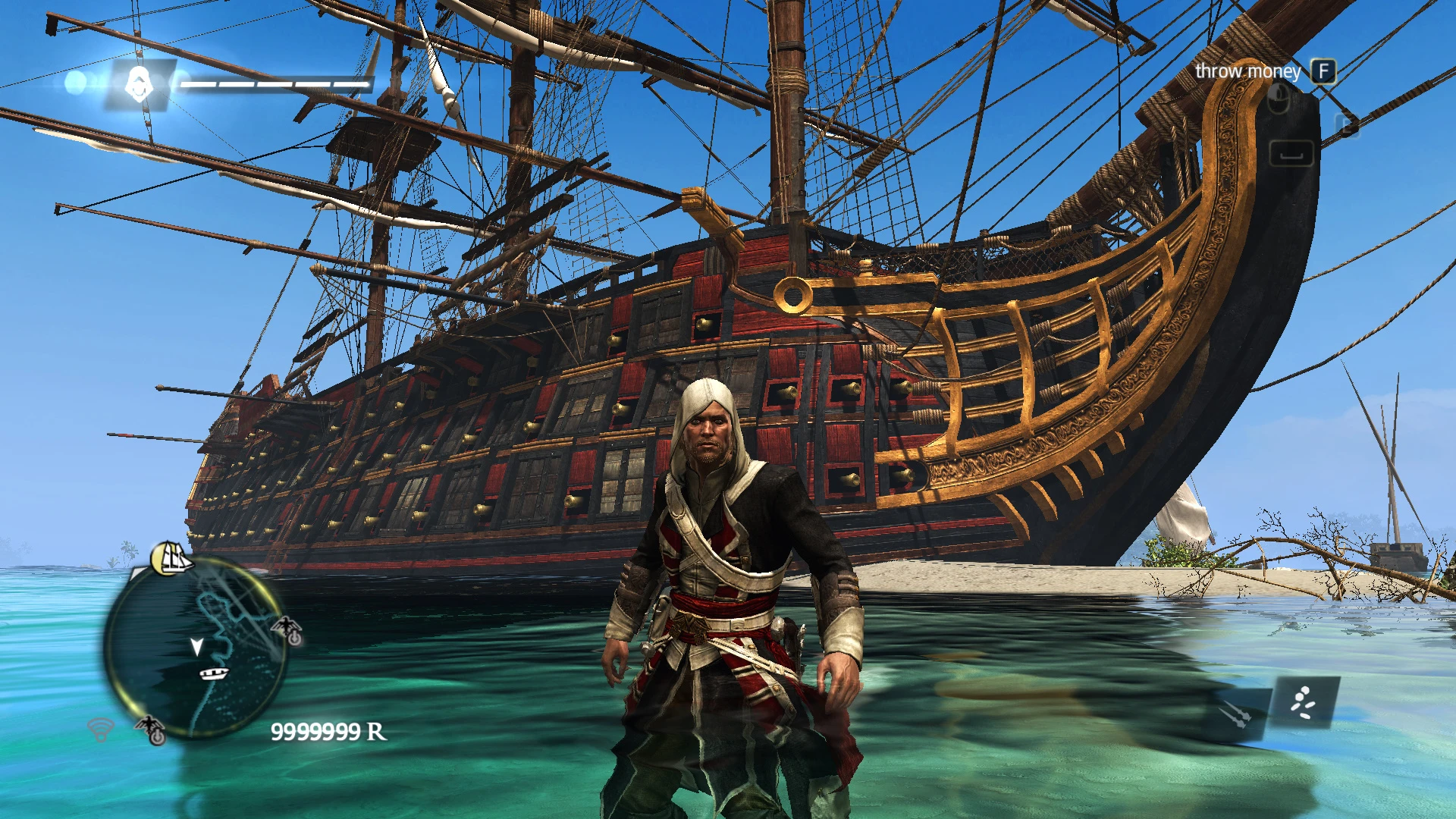The image size is (1456, 819).
Task: Open the 9999999 R money counter
Action: [x=329, y=732]
